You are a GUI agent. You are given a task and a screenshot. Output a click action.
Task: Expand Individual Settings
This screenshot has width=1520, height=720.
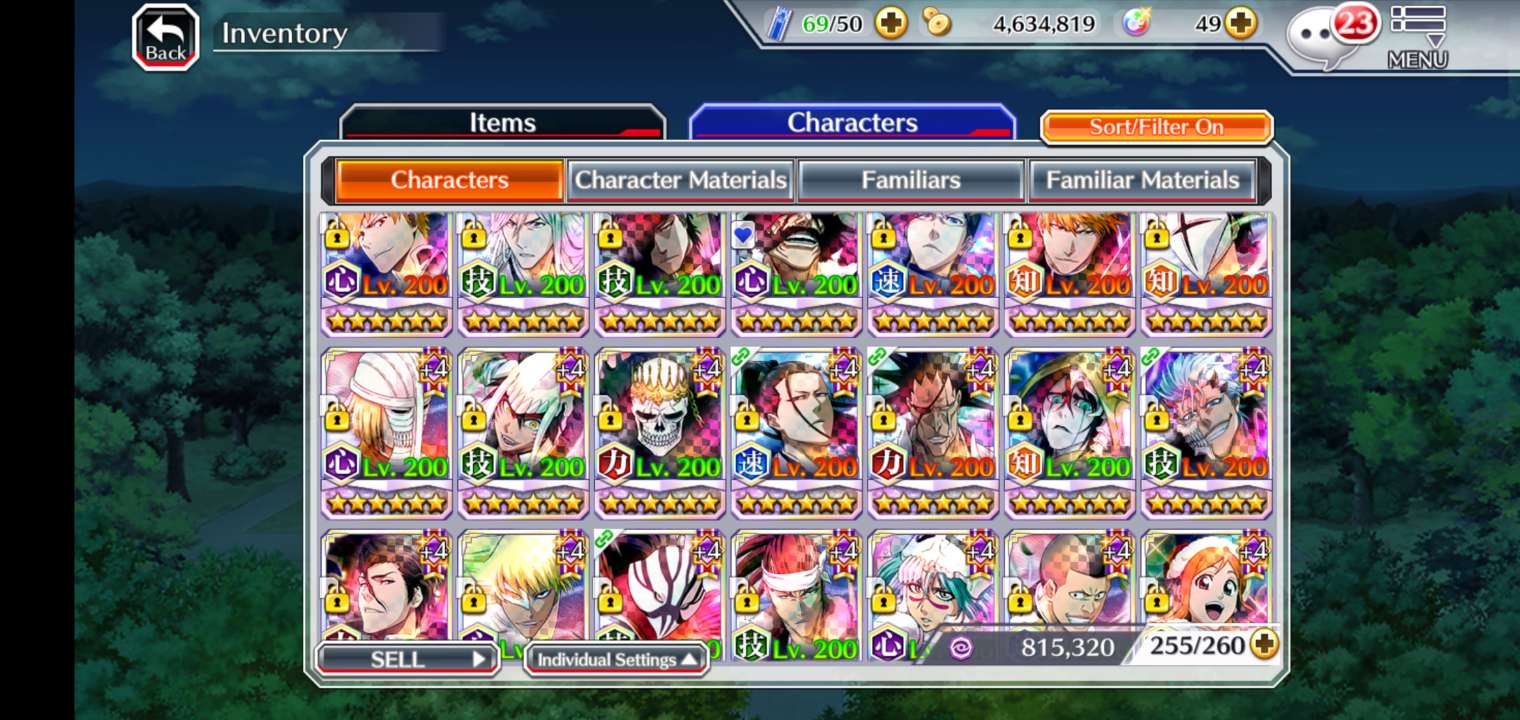[x=616, y=659]
